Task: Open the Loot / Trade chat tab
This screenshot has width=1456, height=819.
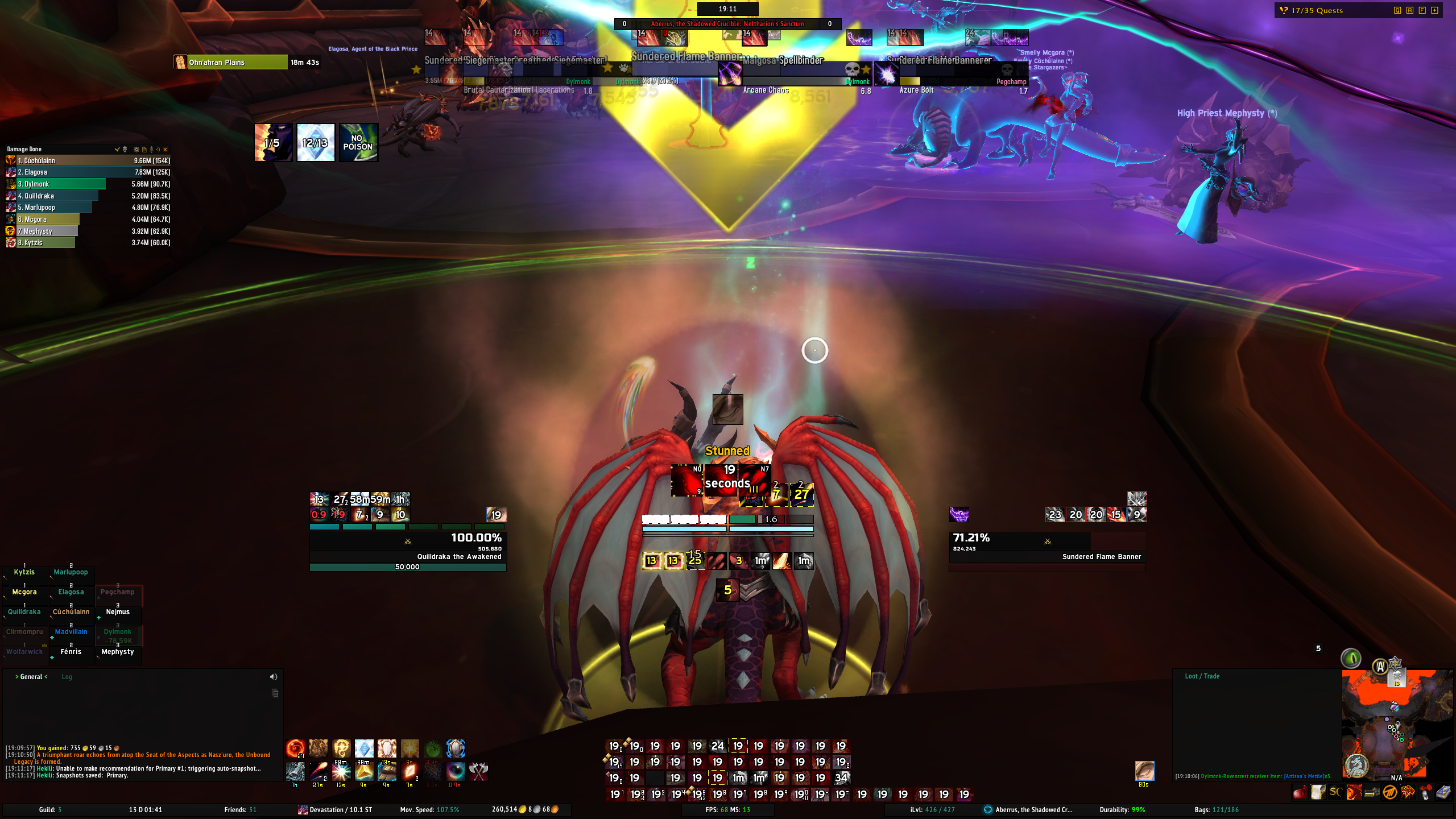Action: (1202, 676)
